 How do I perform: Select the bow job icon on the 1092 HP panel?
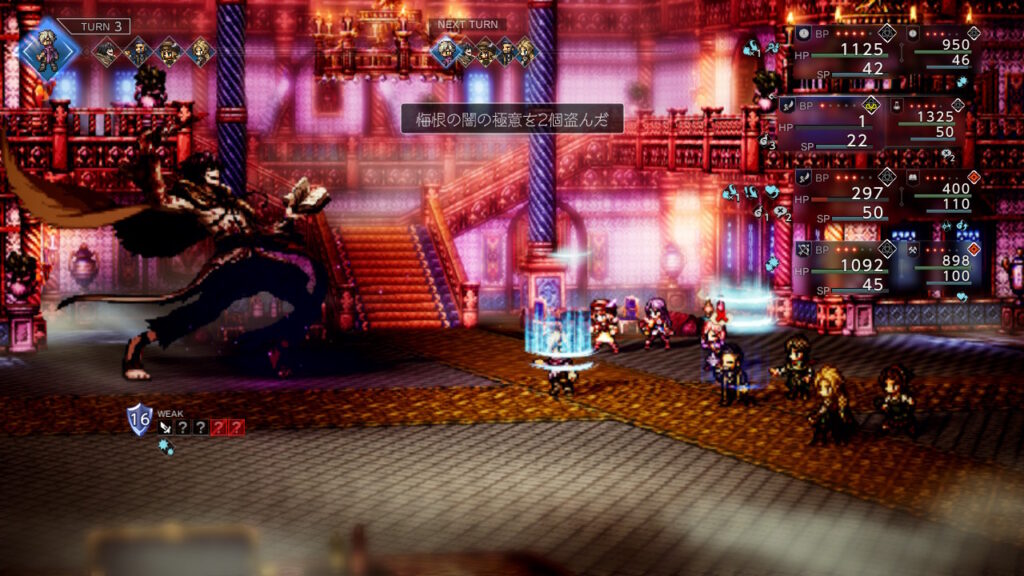[803, 247]
